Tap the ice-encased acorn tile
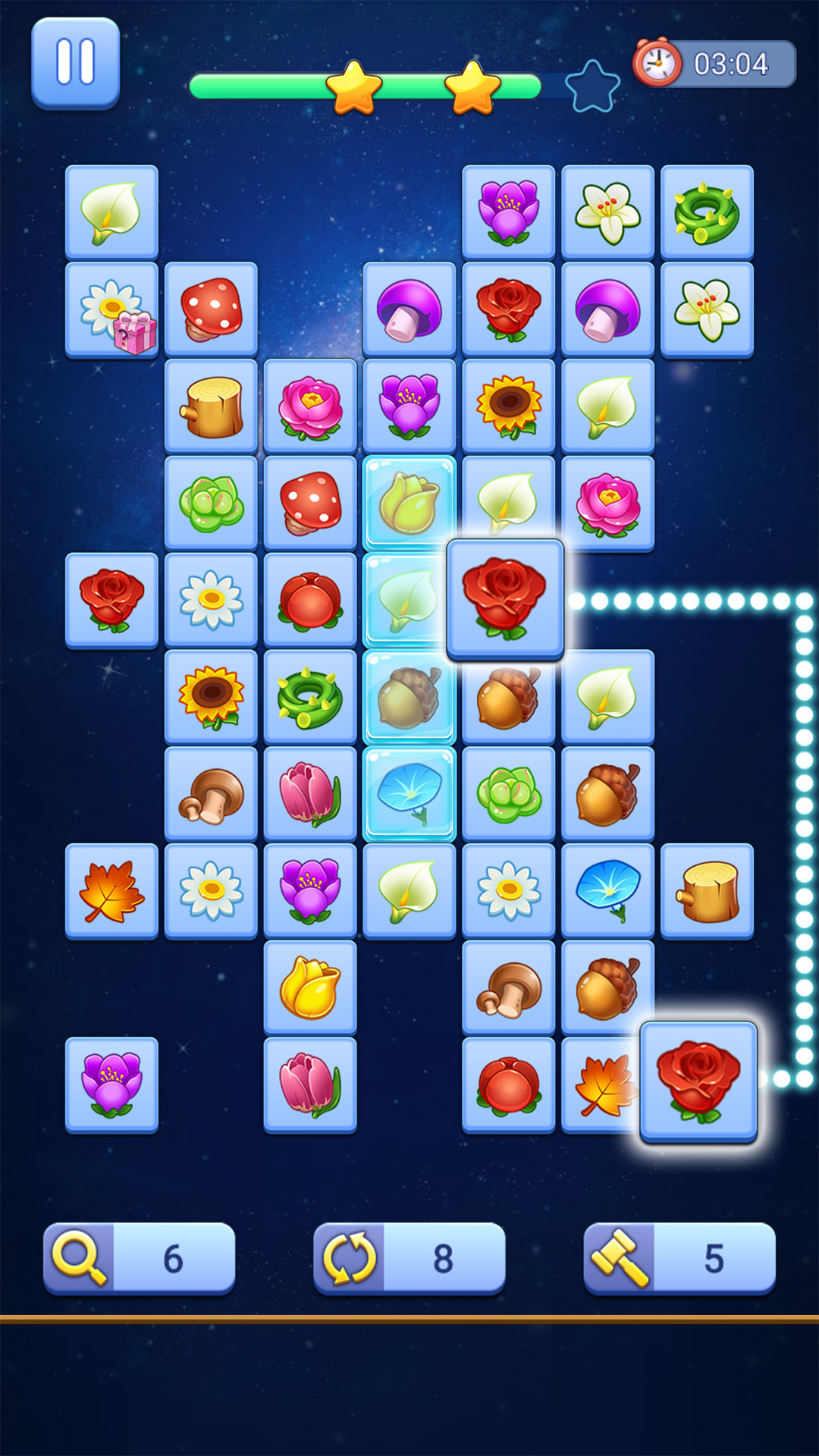 409,697
